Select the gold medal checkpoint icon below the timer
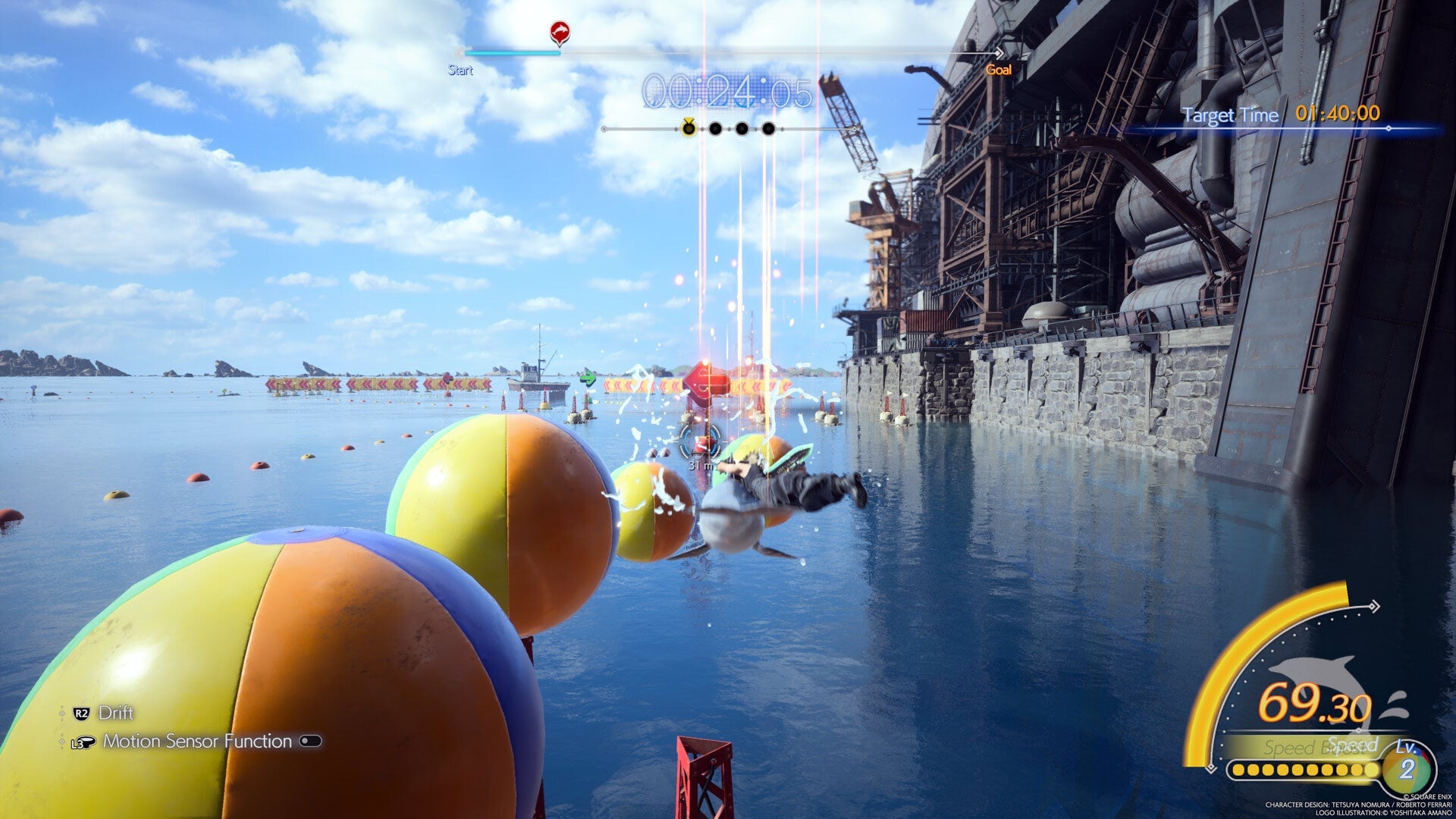This screenshot has width=1456, height=819. tap(688, 130)
